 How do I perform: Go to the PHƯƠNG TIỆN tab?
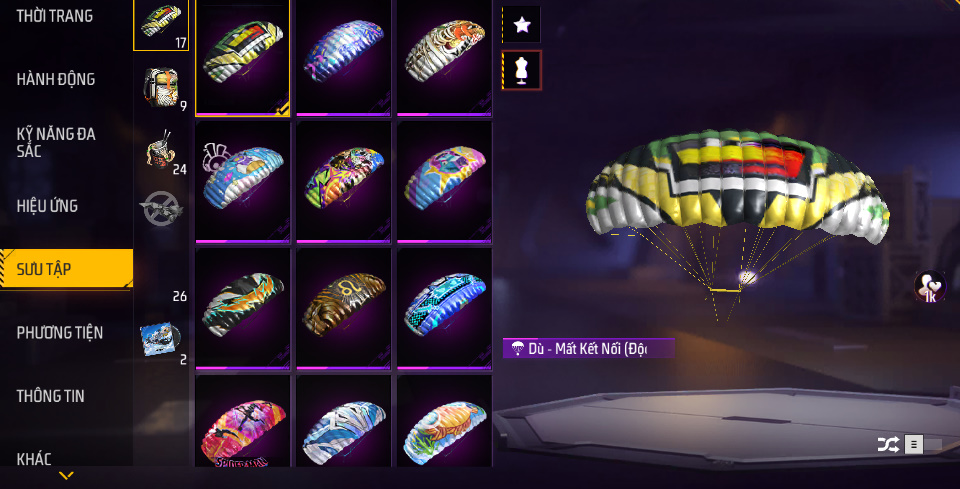pyautogui.click(x=60, y=332)
